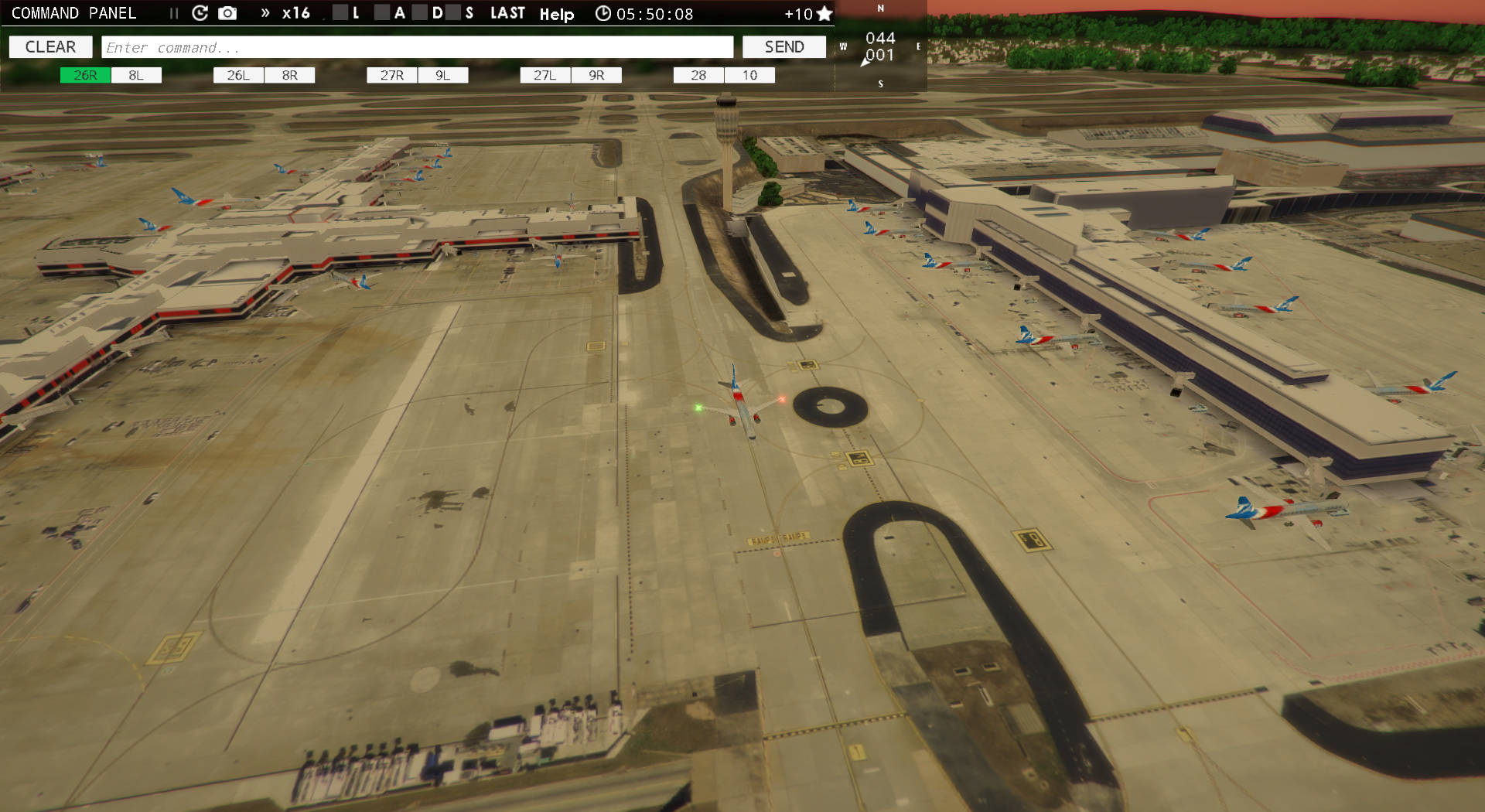Open the Help menu
This screenshot has width=1485, height=812.
coord(556,15)
